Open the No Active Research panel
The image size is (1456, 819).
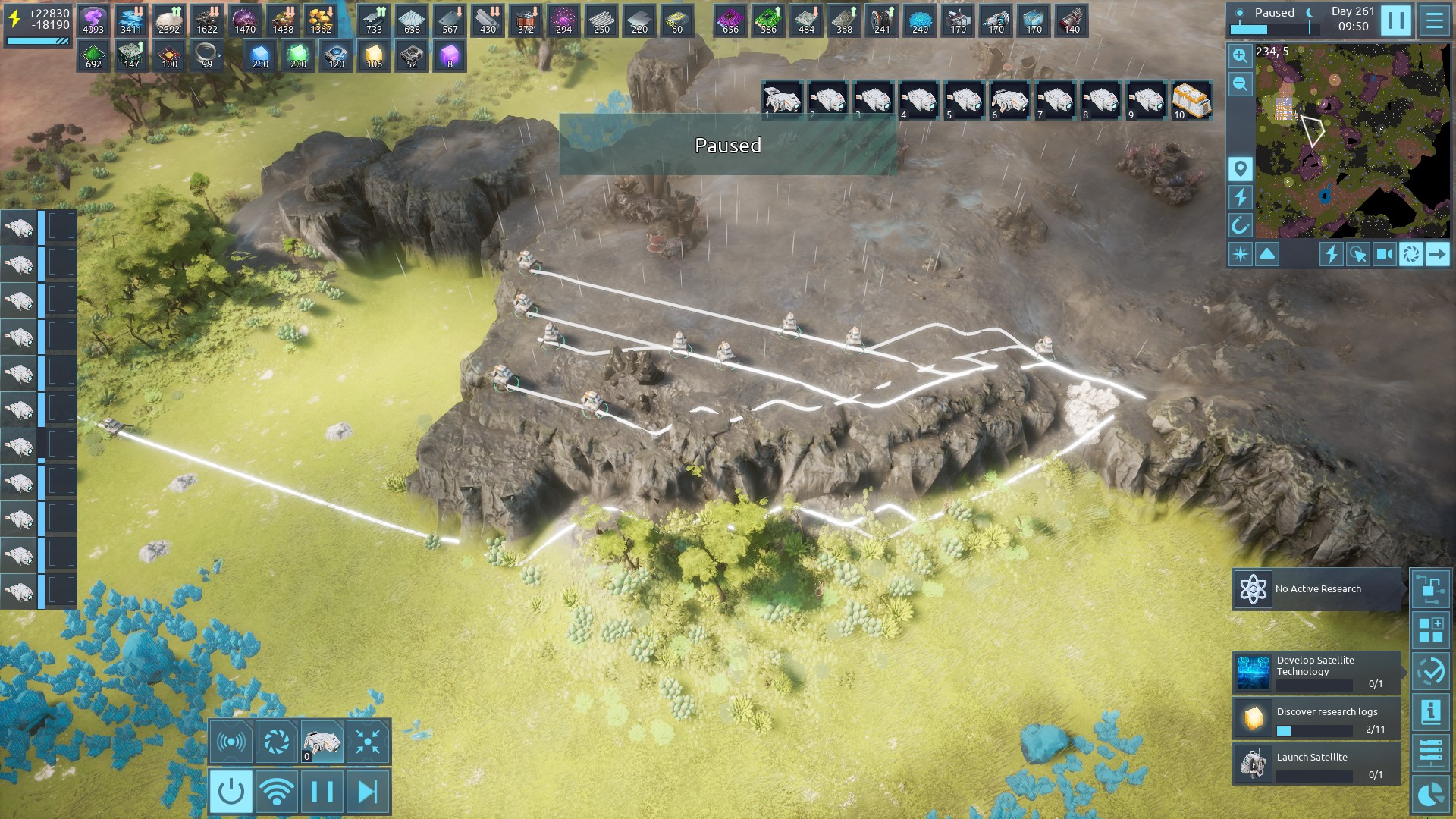pyautogui.click(x=1316, y=589)
